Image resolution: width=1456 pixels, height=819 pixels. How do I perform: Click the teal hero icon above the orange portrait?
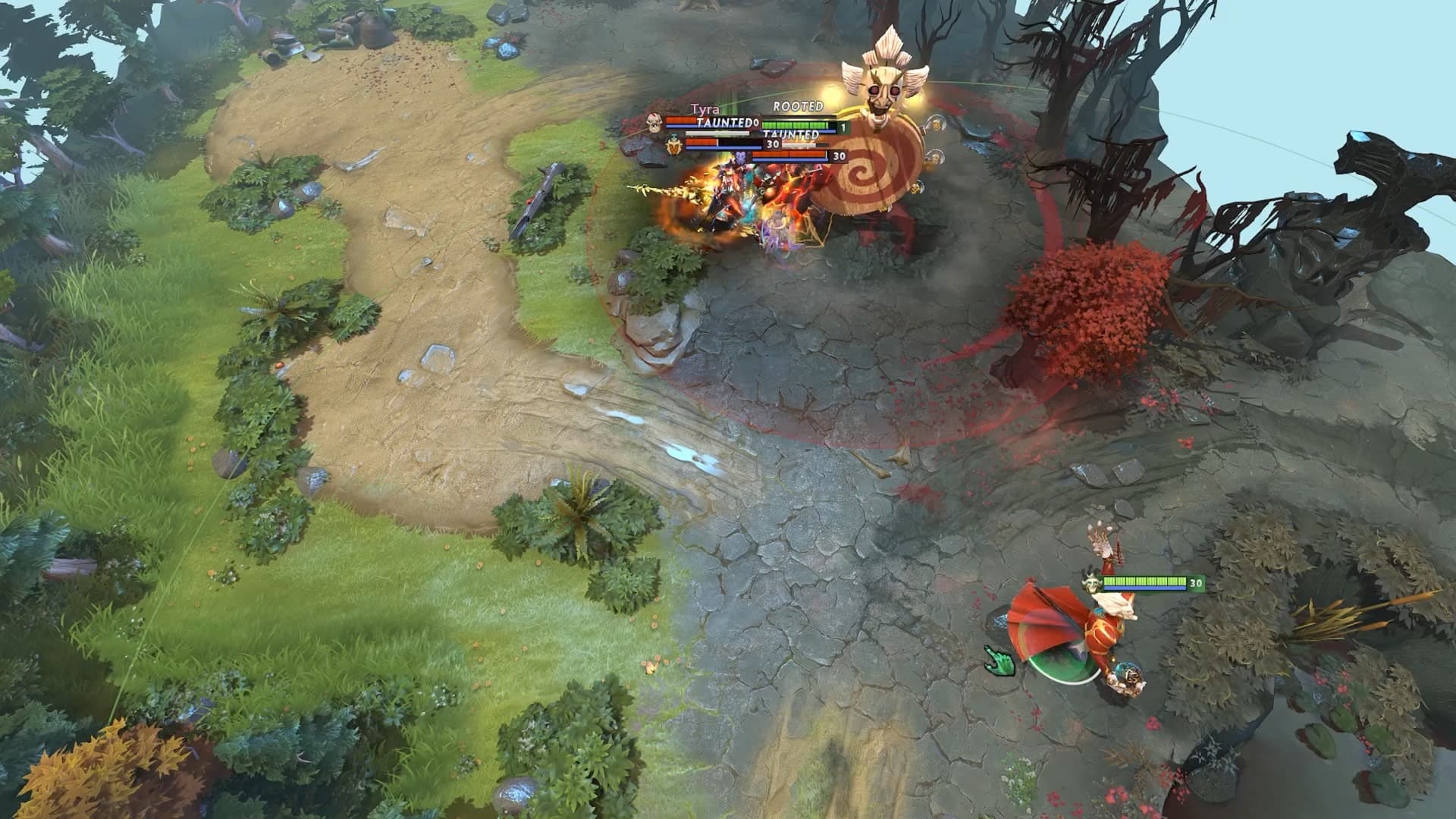(673, 135)
